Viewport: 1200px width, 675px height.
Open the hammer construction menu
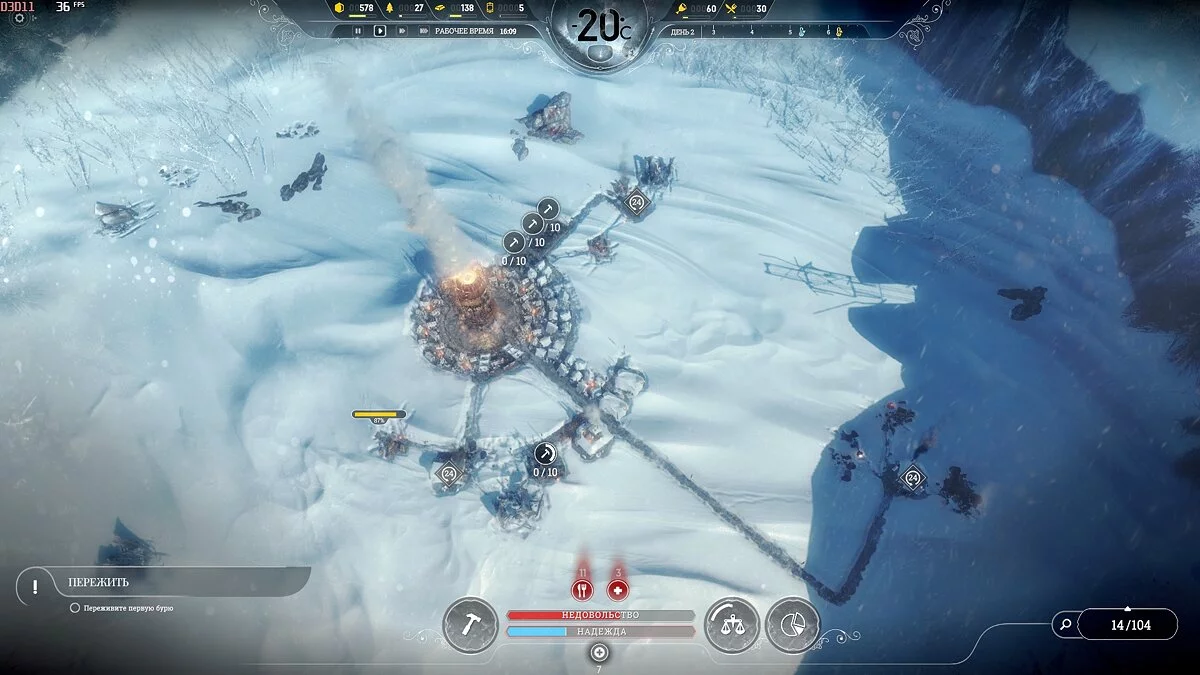point(470,625)
